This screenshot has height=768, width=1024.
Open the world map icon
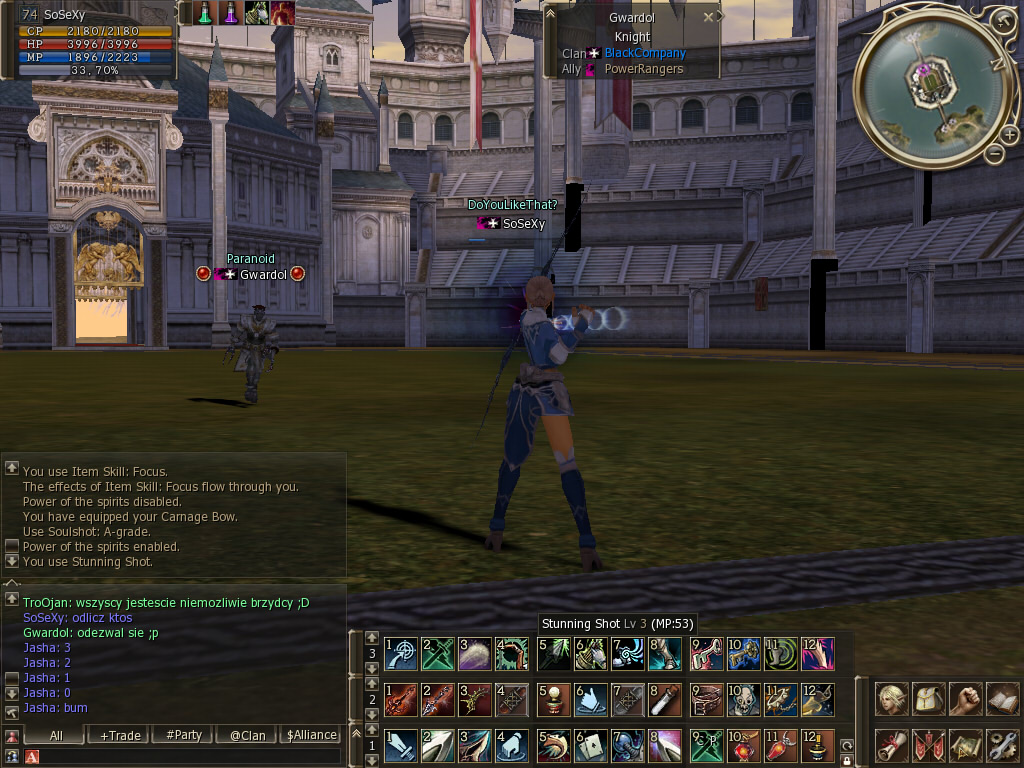tap(965, 745)
